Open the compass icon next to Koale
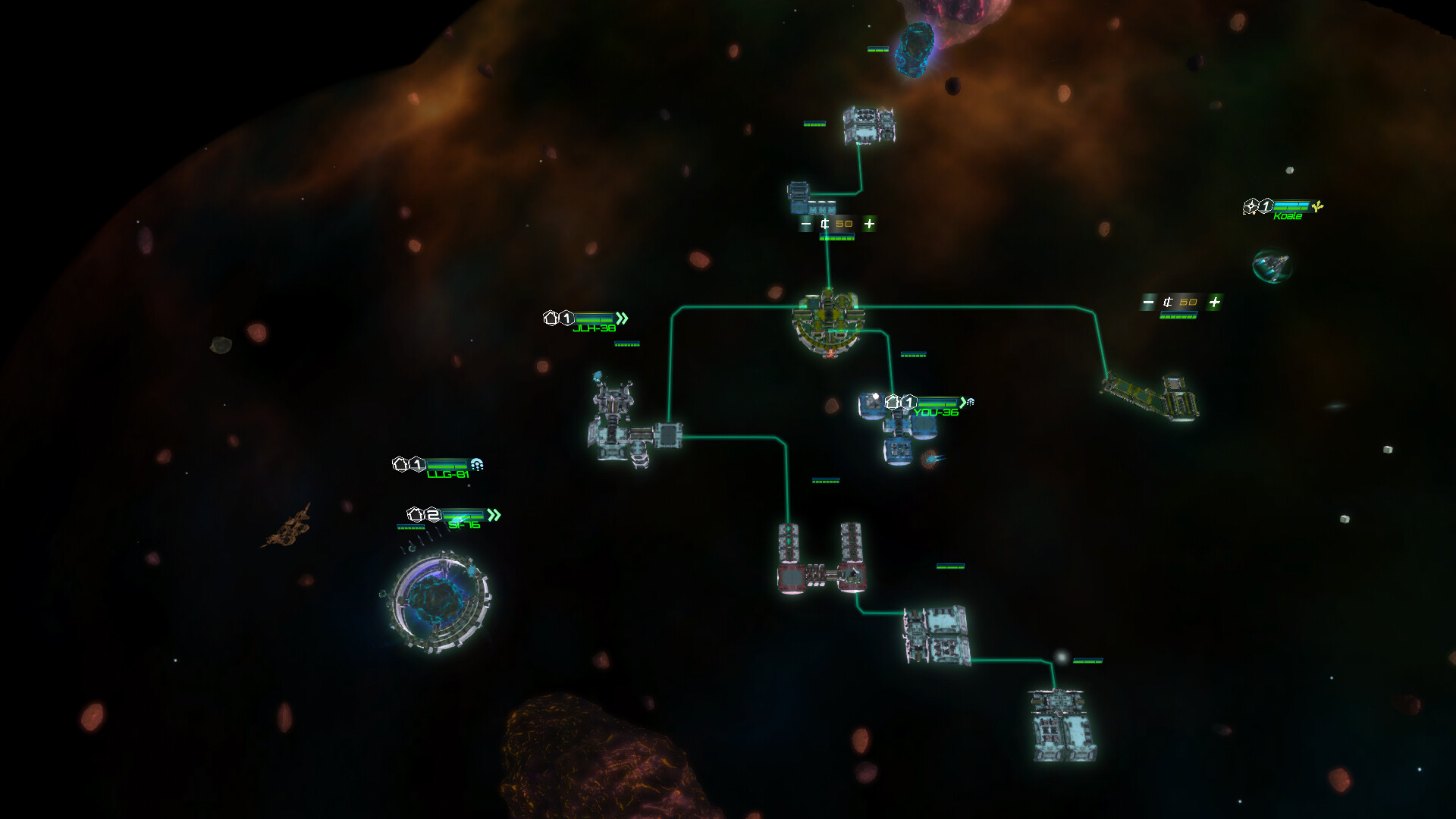The image size is (1456, 819). [1251, 206]
